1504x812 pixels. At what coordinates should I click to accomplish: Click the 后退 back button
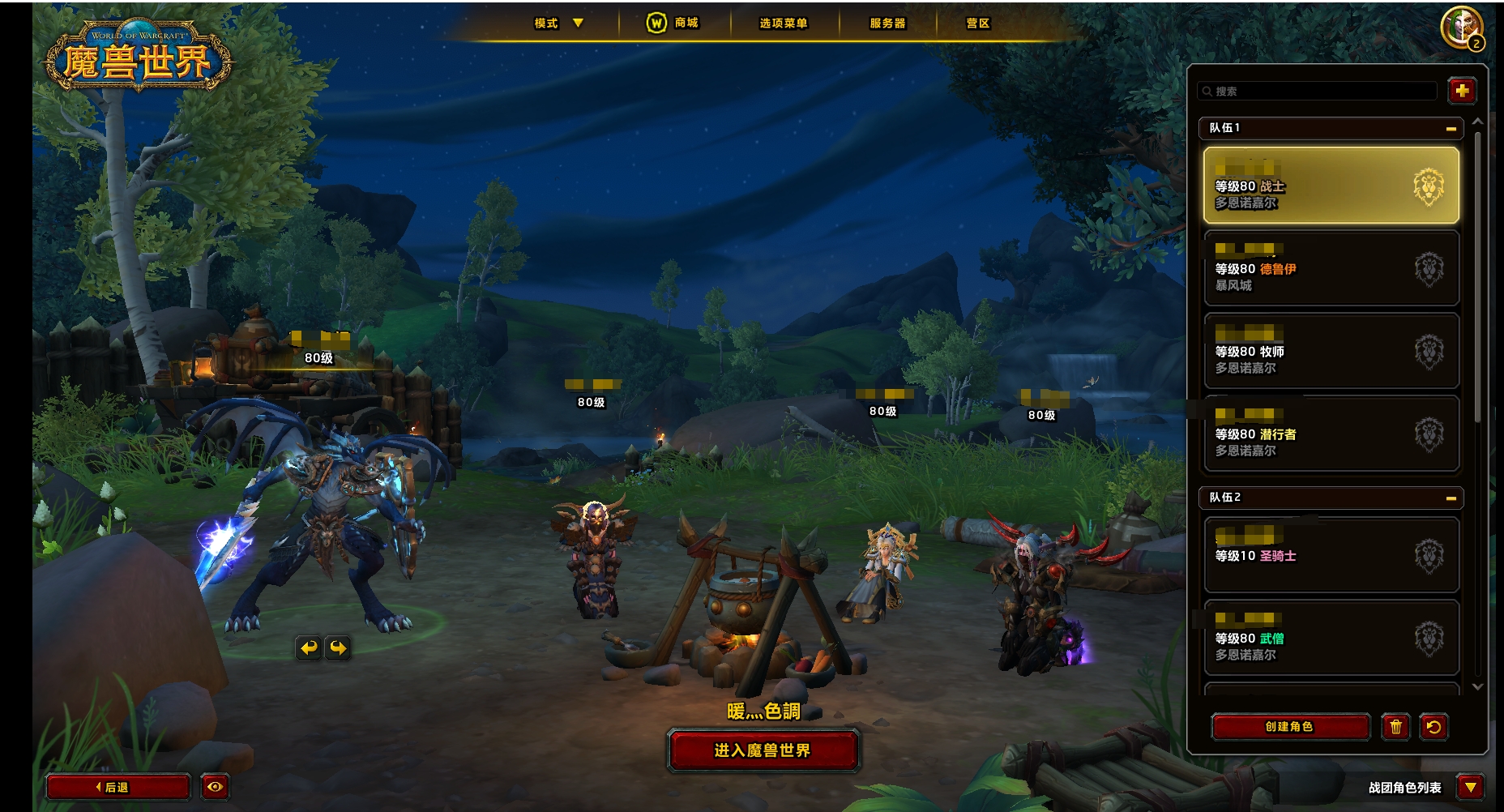[x=117, y=787]
